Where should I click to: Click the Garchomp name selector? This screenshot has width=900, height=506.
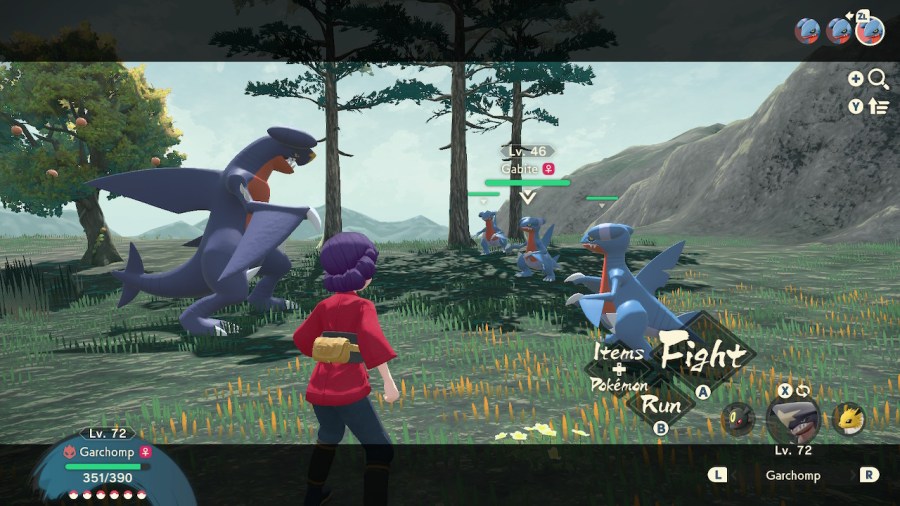coord(792,475)
